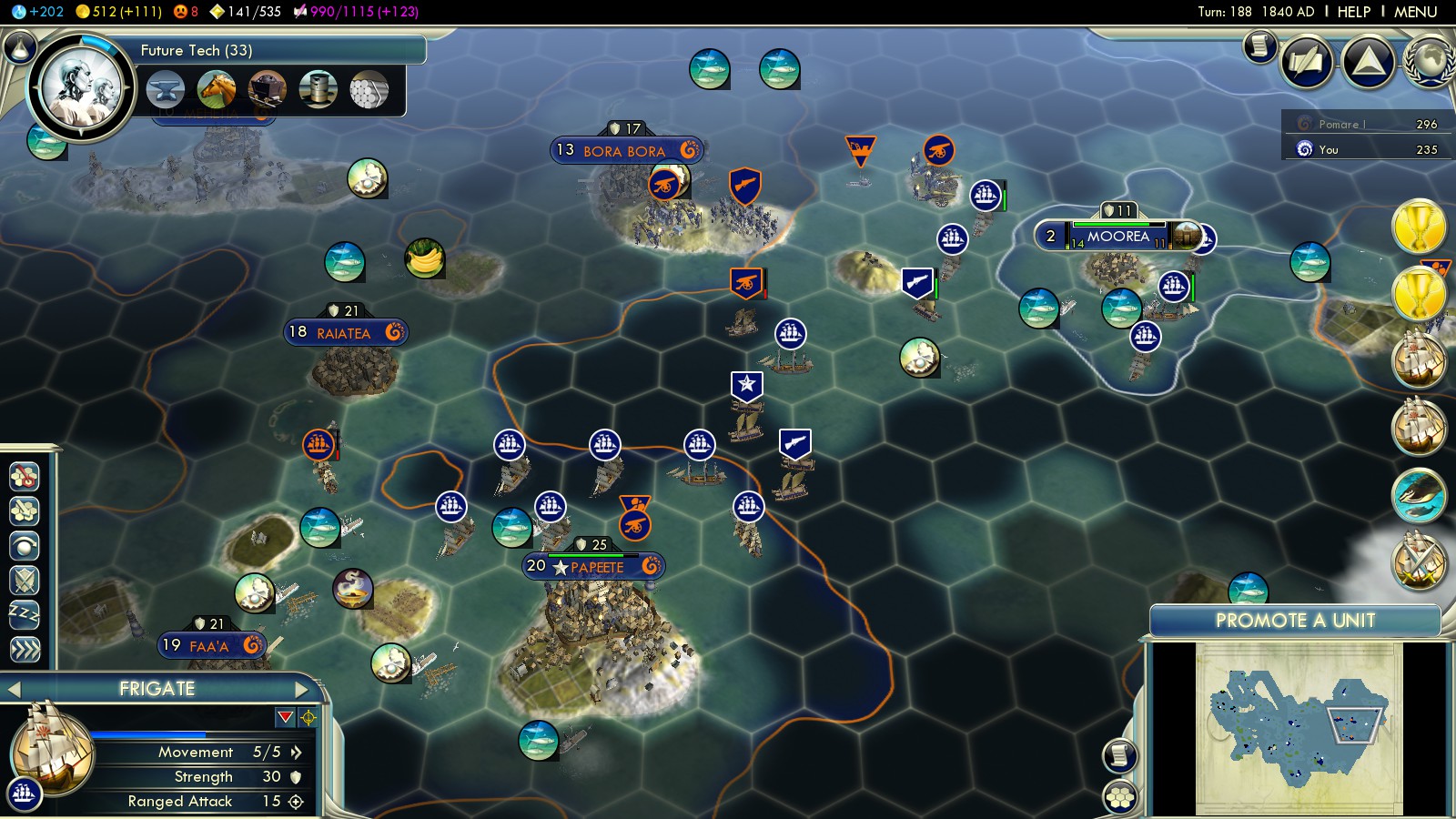Open the MENU in the top bar
This screenshot has width=1456, height=819.
click(1415, 12)
